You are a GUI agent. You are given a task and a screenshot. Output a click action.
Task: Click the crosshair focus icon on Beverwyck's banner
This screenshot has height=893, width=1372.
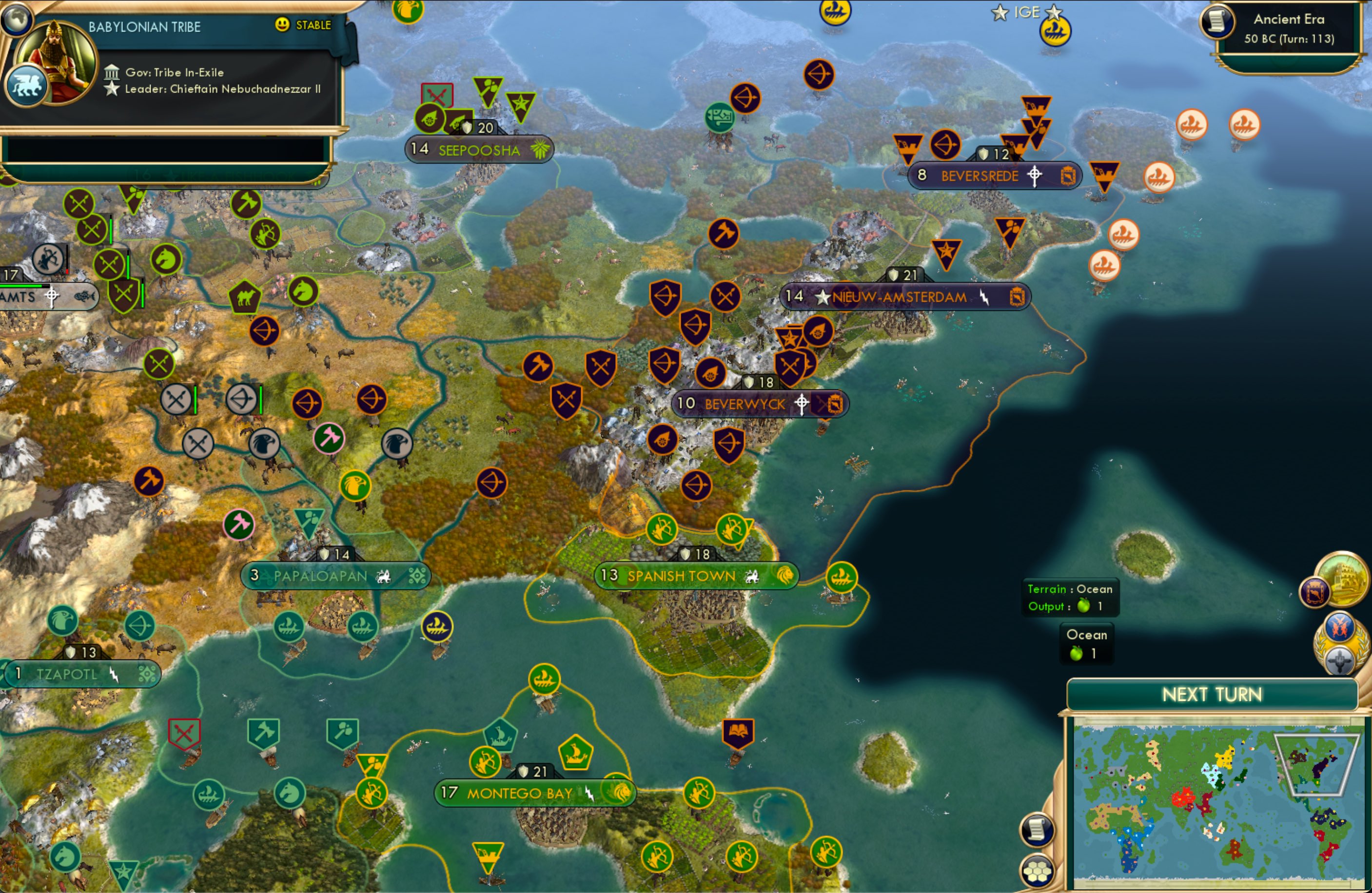802,404
